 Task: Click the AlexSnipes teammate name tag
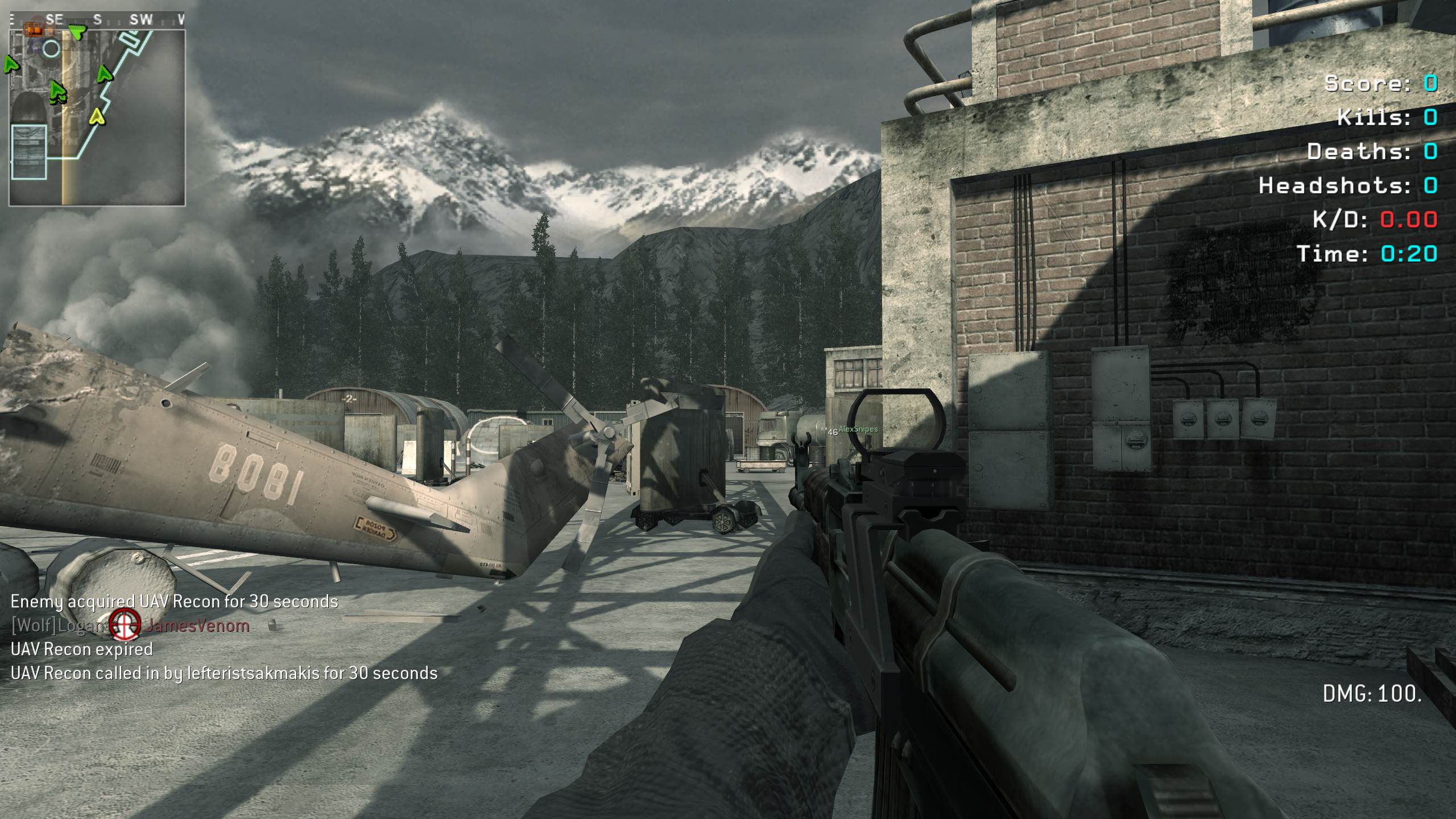[x=858, y=429]
